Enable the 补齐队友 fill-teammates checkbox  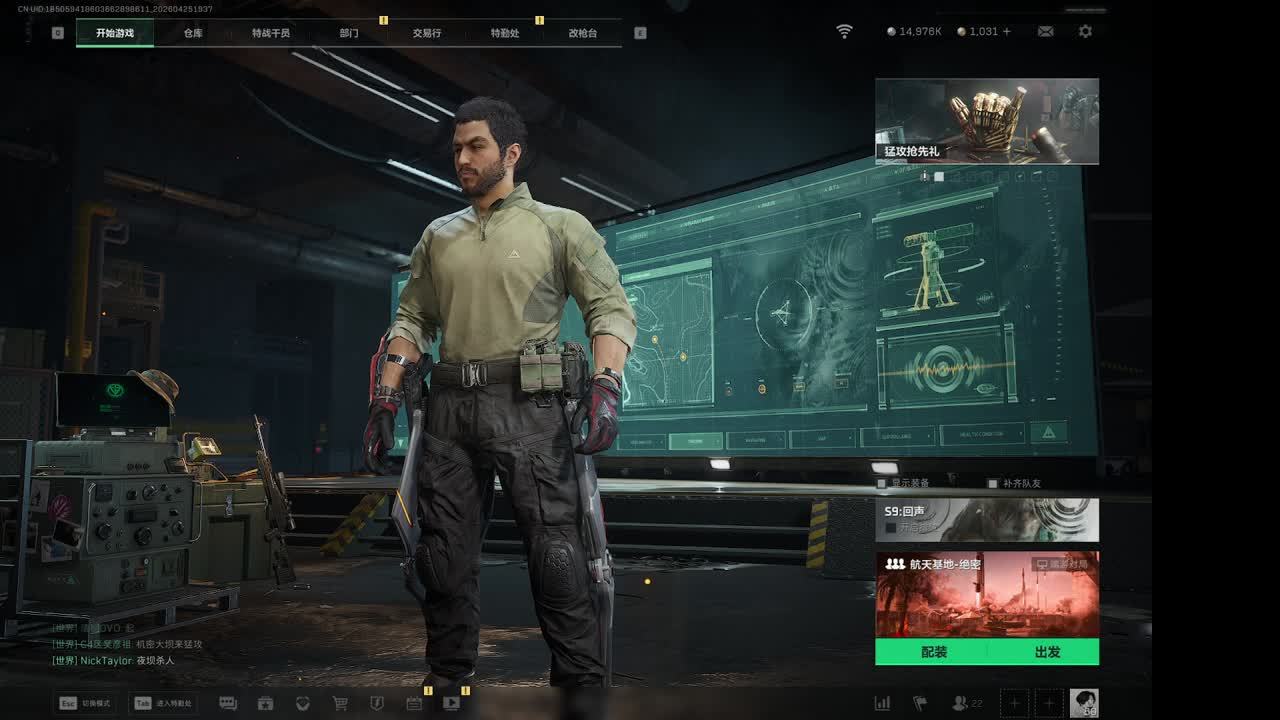click(x=993, y=484)
